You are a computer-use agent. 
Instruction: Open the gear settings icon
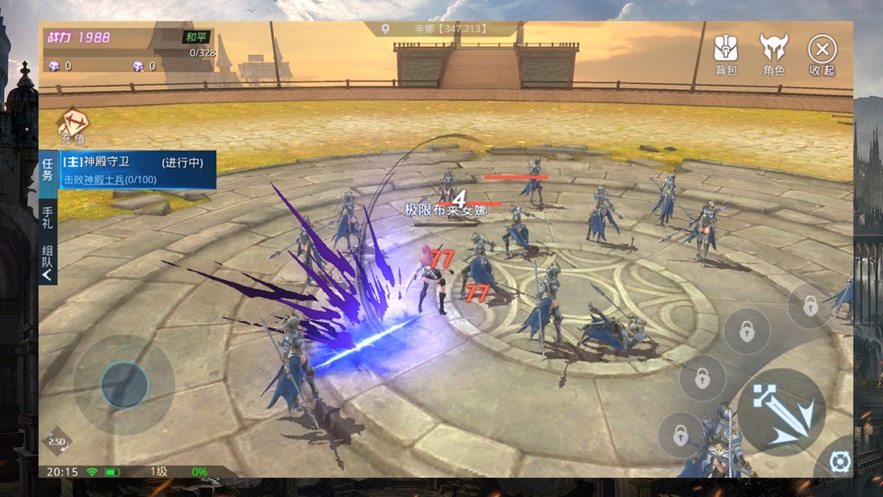pos(840,461)
